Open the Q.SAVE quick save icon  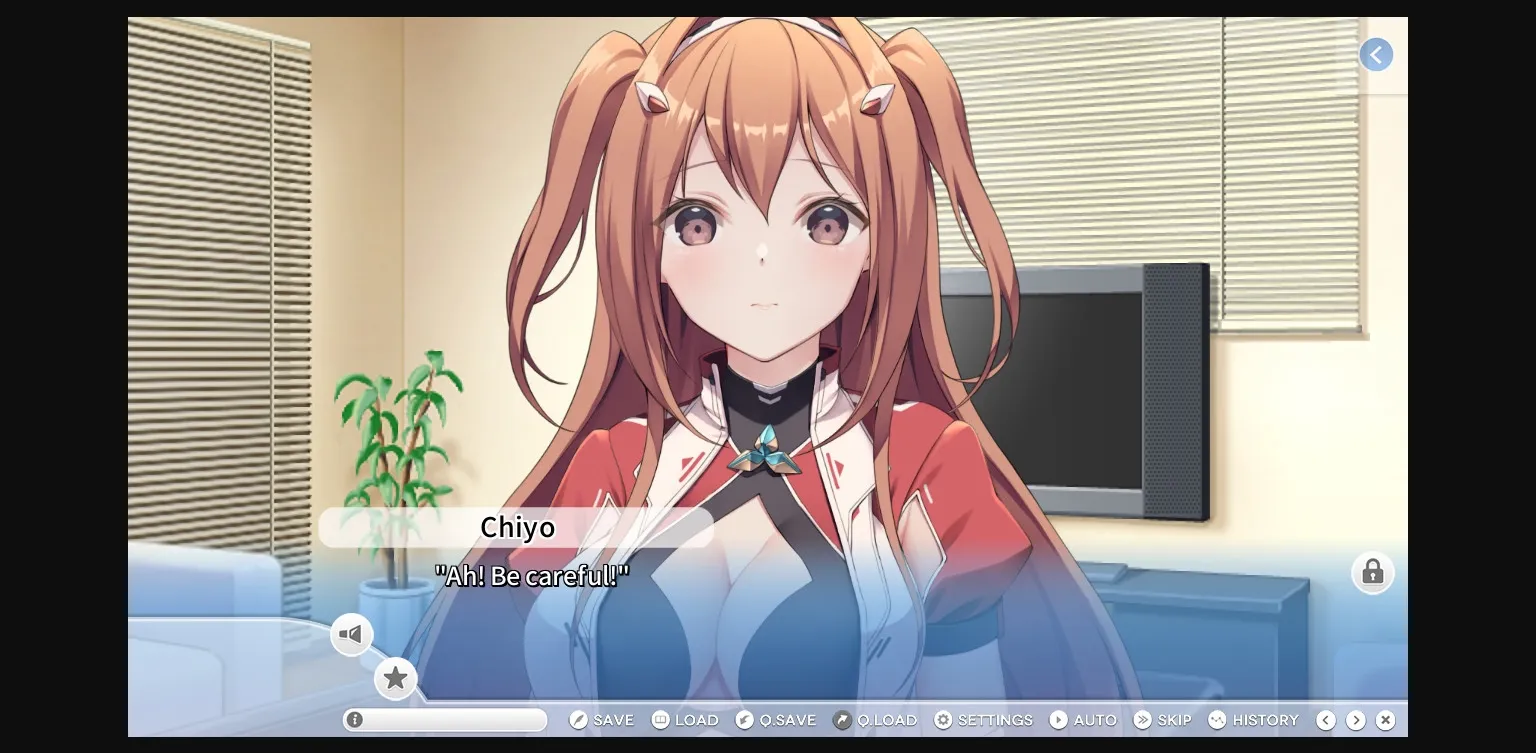click(x=744, y=719)
